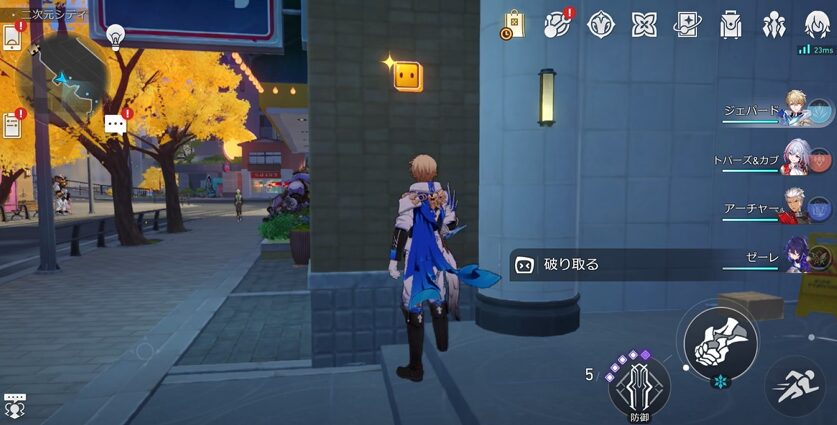Open the planet icon with red alert

[557, 24]
